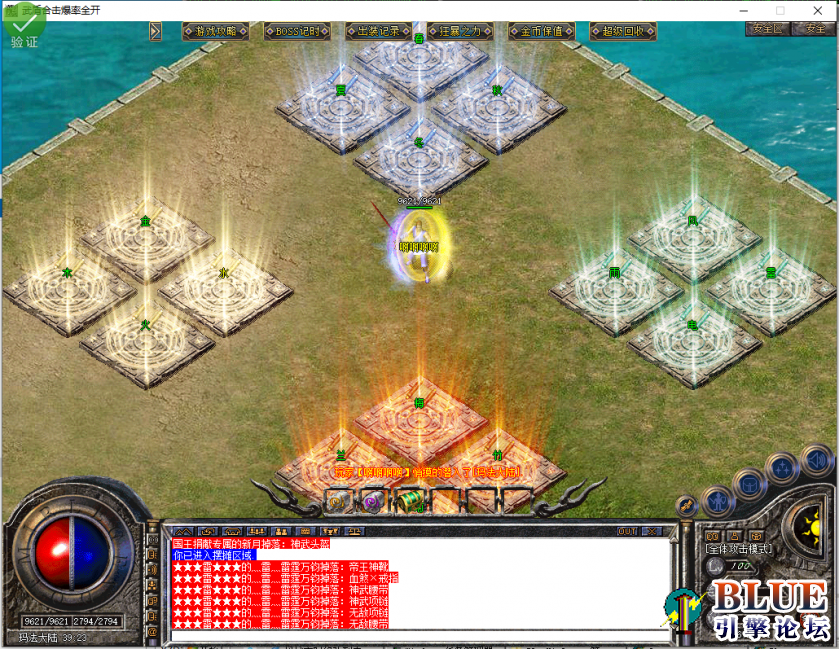Select the yellow scroll in the quick belt

click(338, 501)
